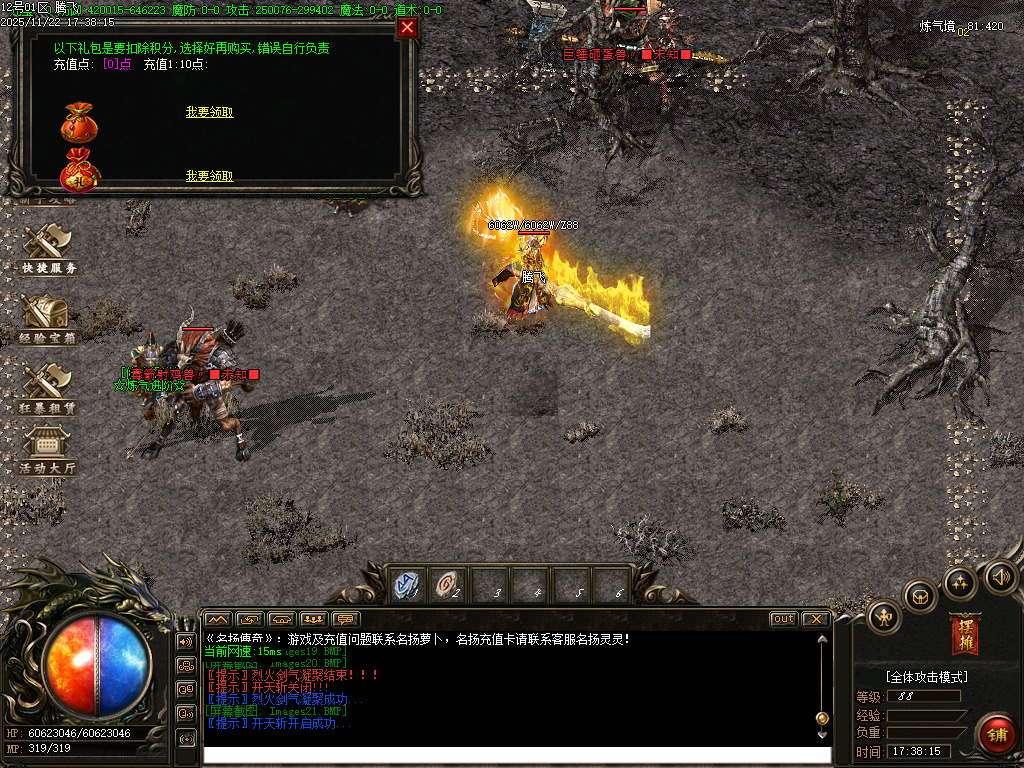Open the skills button with sparkle stars
Screen dimensions: 1024x768
coord(960,582)
